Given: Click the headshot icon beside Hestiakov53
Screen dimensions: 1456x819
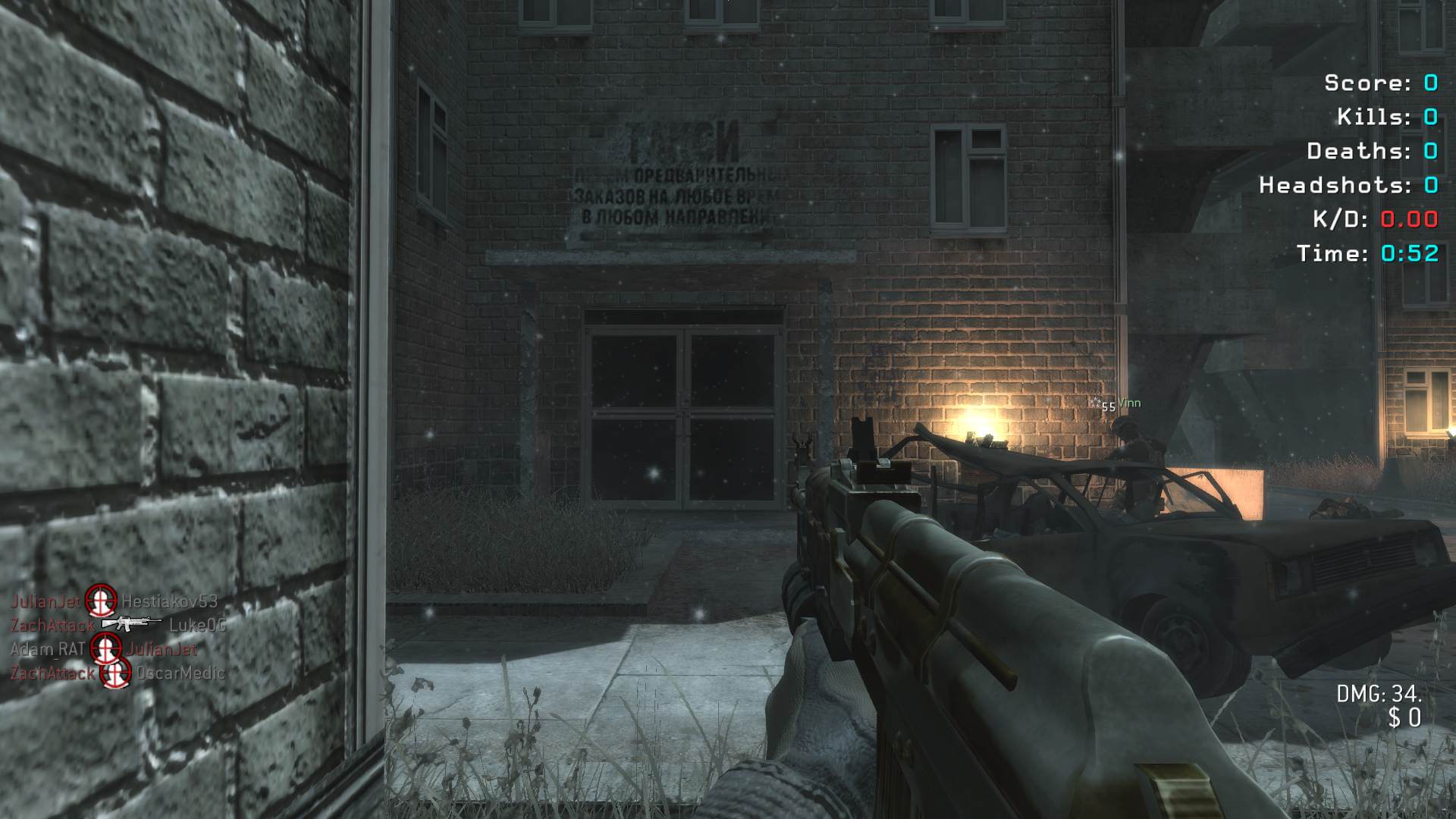Looking at the screenshot, I should point(100,601).
